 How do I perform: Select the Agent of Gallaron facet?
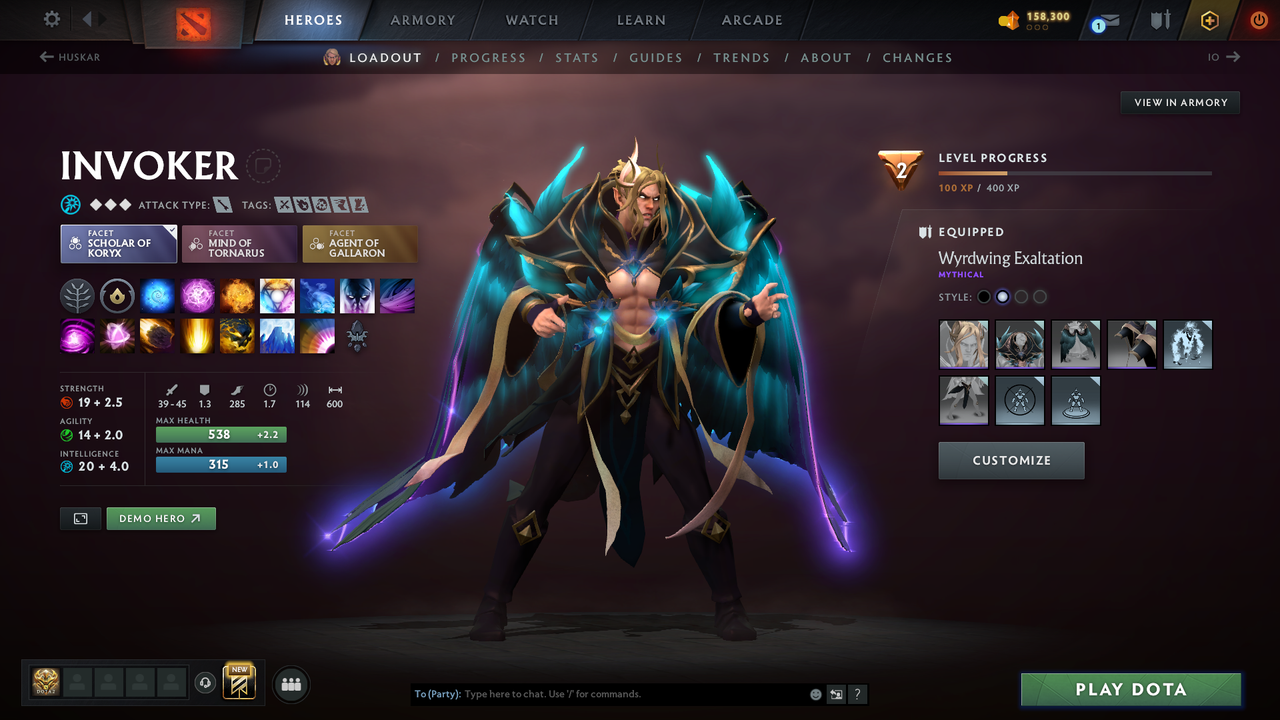pyautogui.click(x=360, y=243)
